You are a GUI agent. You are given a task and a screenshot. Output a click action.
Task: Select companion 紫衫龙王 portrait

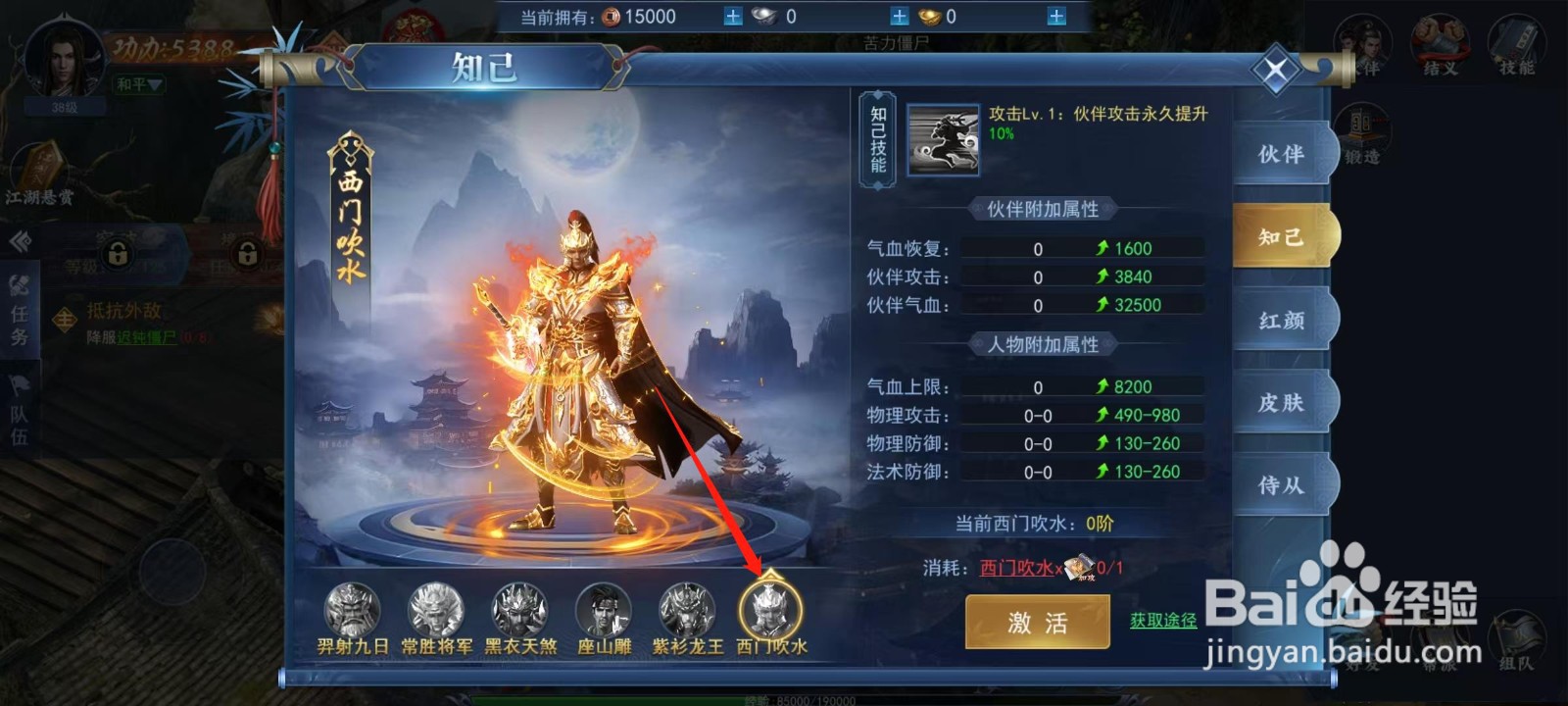coord(689,610)
